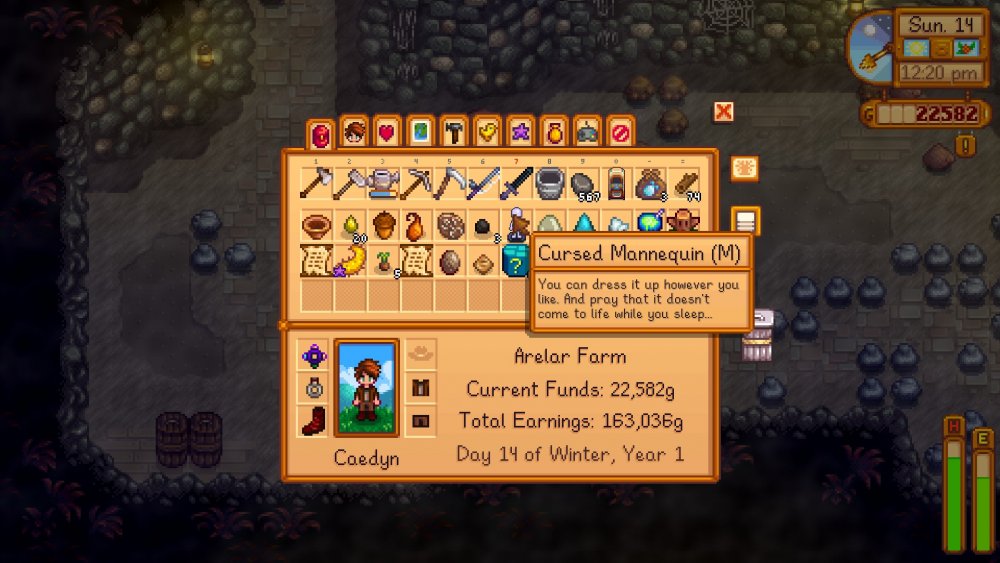Switch to the Options tab with the gamepad icon
The image size is (1000, 563).
point(589,133)
